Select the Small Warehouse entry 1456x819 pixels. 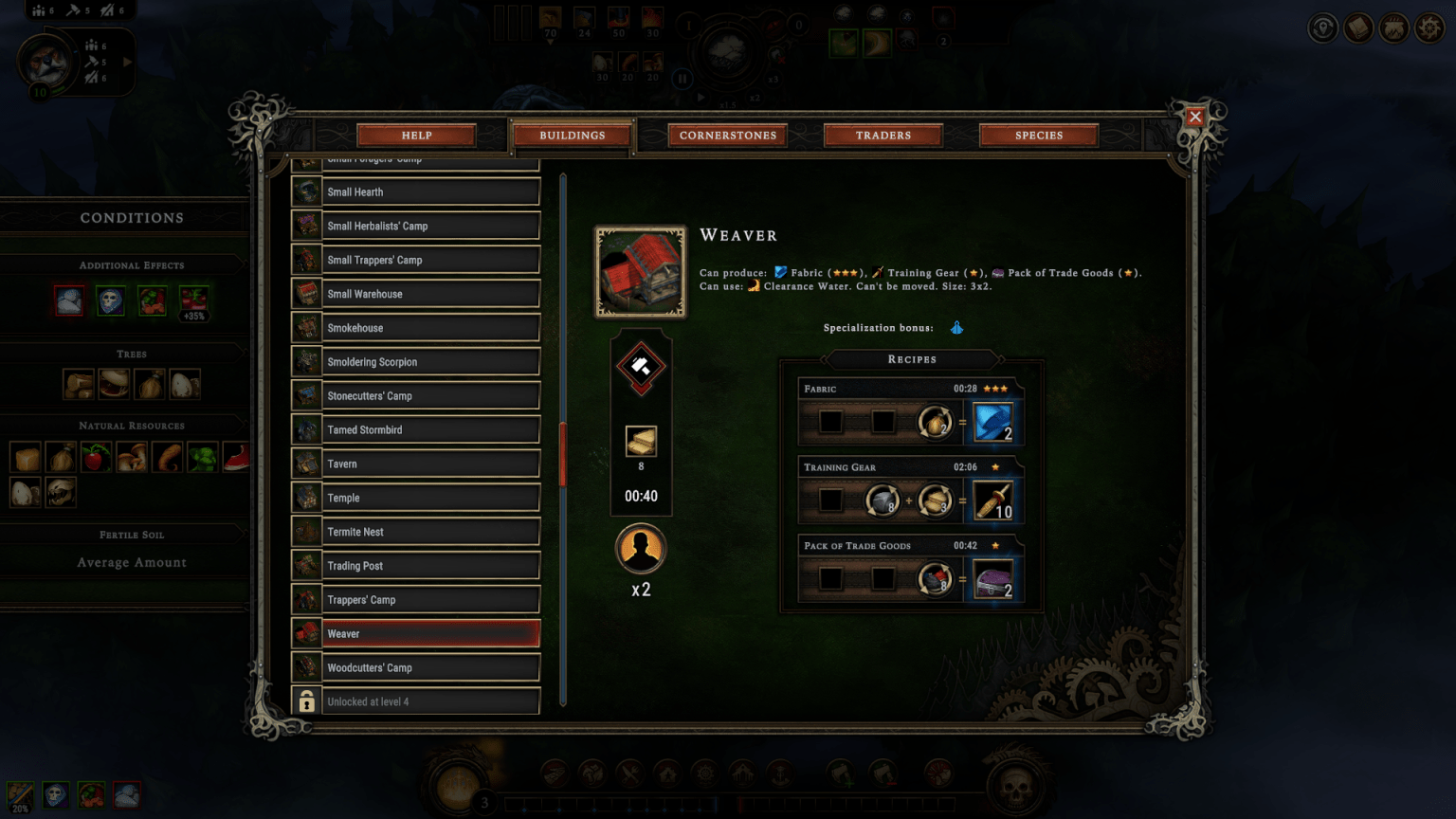click(430, 295)
